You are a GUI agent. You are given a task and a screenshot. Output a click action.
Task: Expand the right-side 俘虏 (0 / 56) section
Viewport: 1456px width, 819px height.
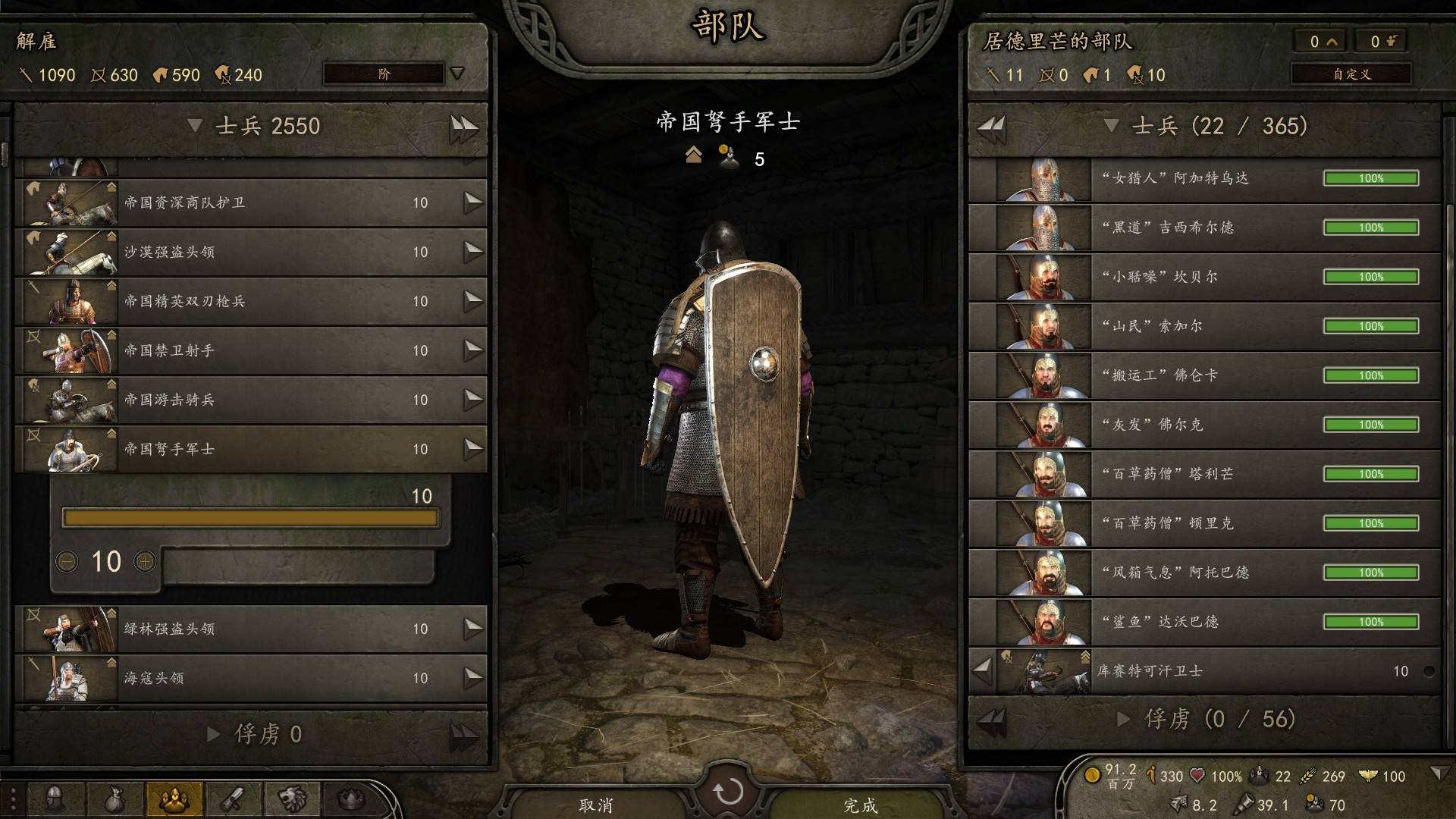(x=1124, y=719)
